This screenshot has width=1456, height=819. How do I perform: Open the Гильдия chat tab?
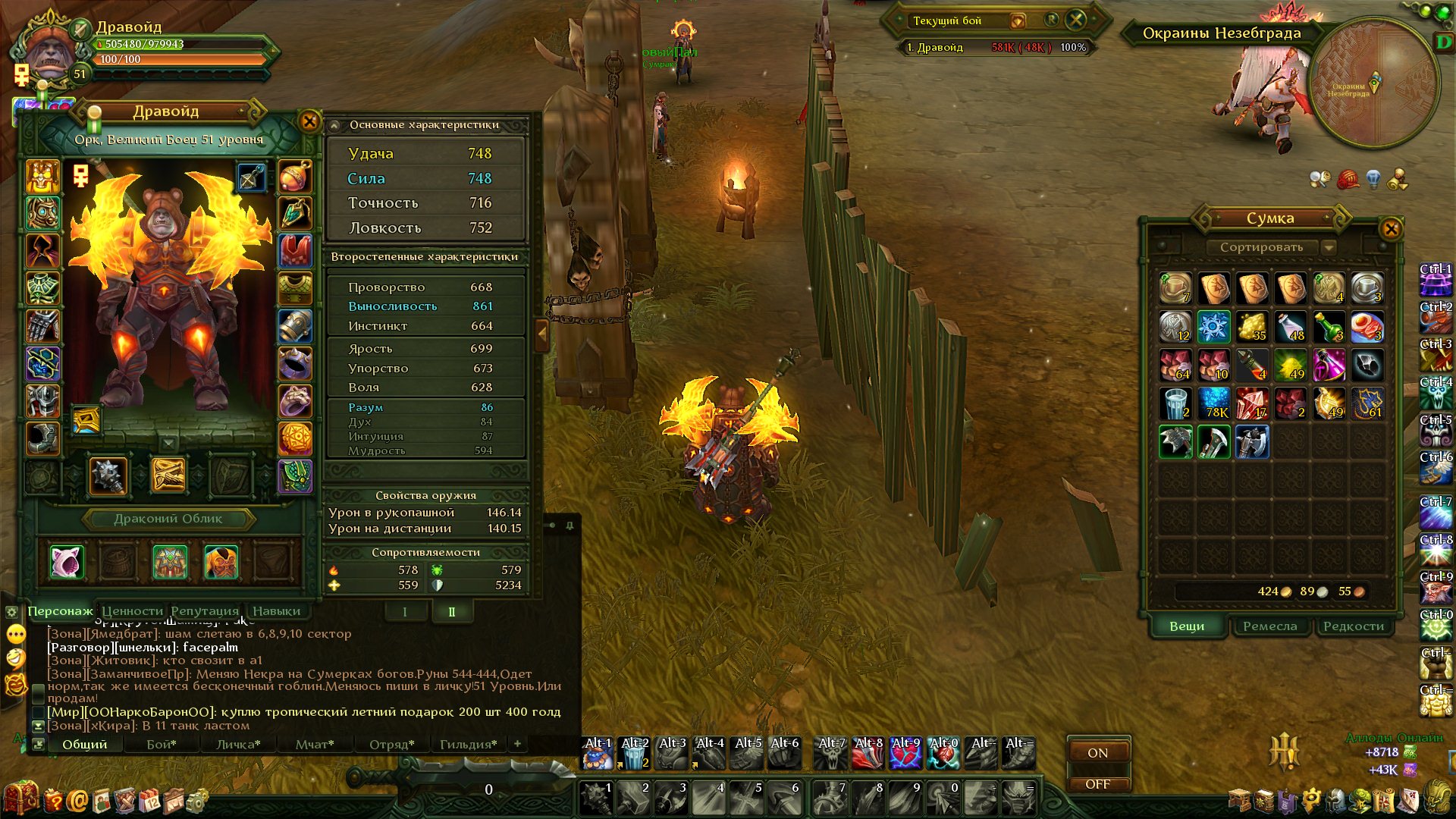468,744
